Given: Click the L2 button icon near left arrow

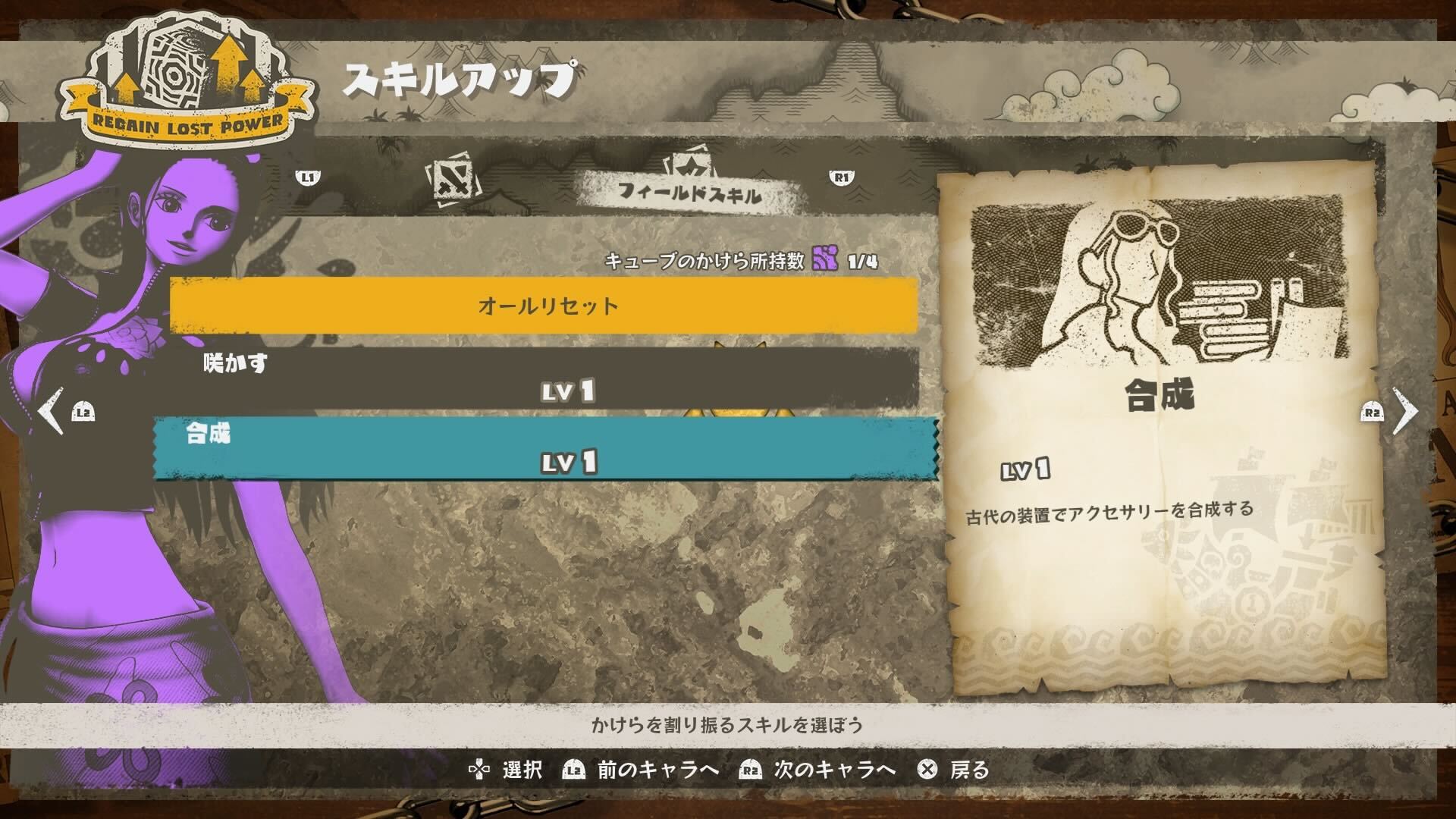Looking at the screenshot, I should point(83,410).
